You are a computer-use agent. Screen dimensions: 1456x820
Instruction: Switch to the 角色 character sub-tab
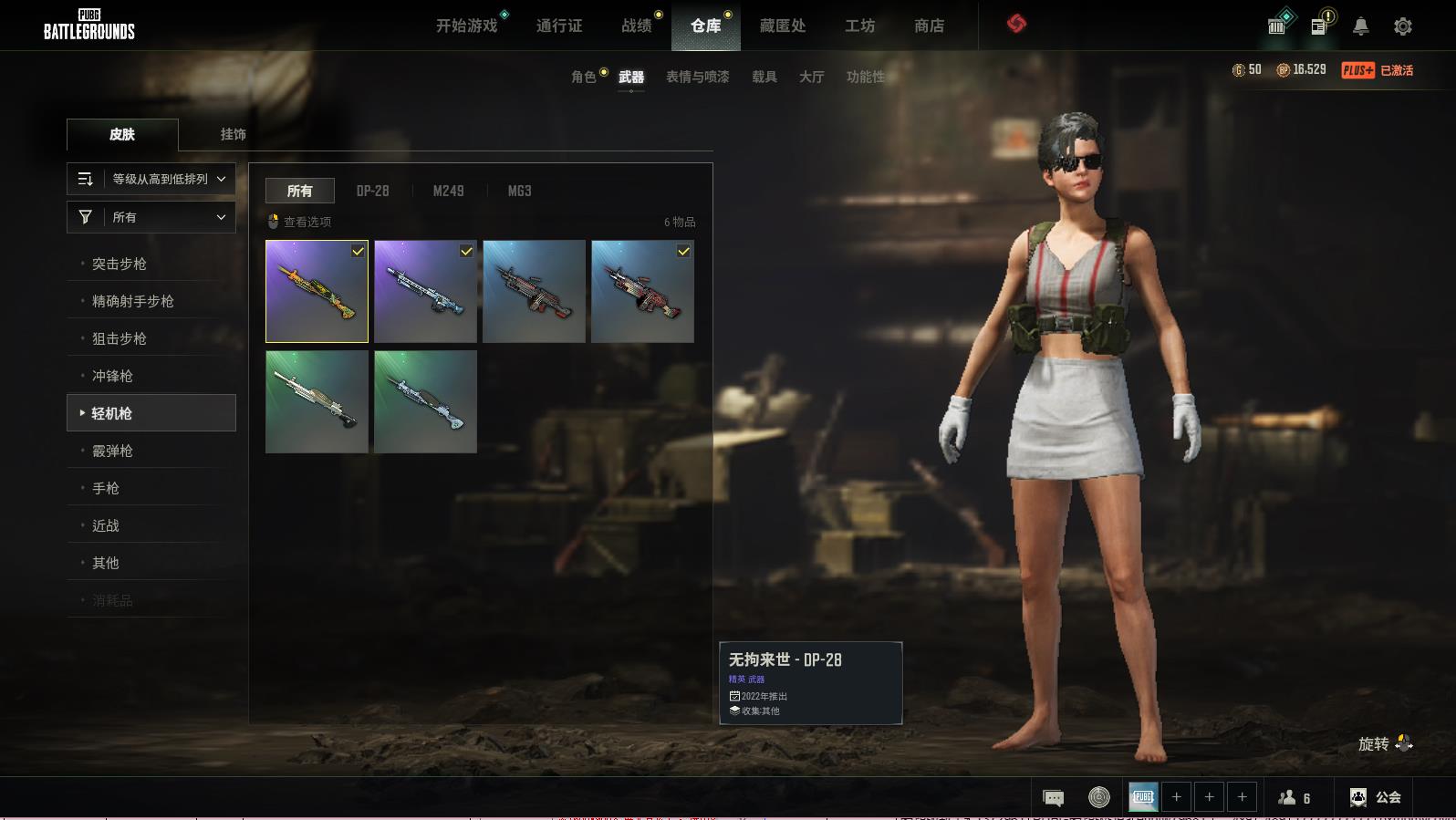click(583, 77)
